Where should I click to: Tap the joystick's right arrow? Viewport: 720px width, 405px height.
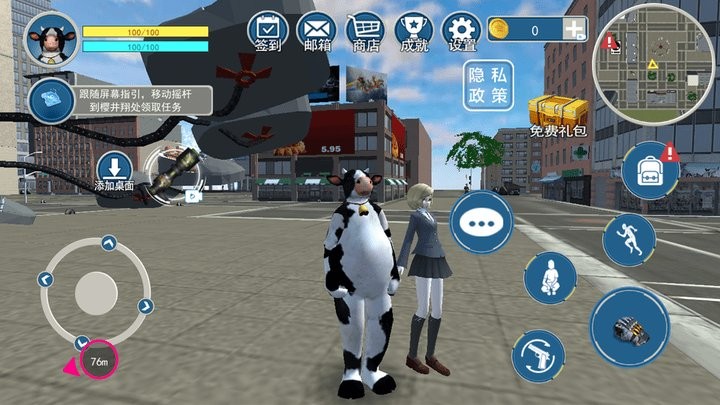tap(146, 306)
